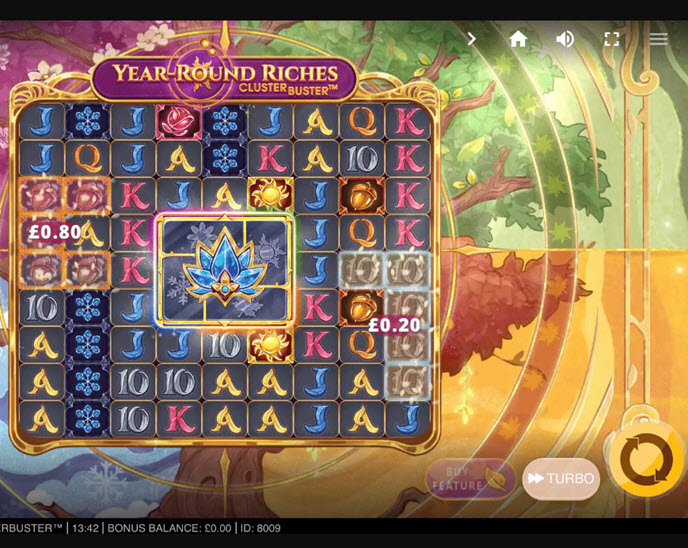Enable Turbo spin mode
688x548 pixels.
tap(561, 478)
